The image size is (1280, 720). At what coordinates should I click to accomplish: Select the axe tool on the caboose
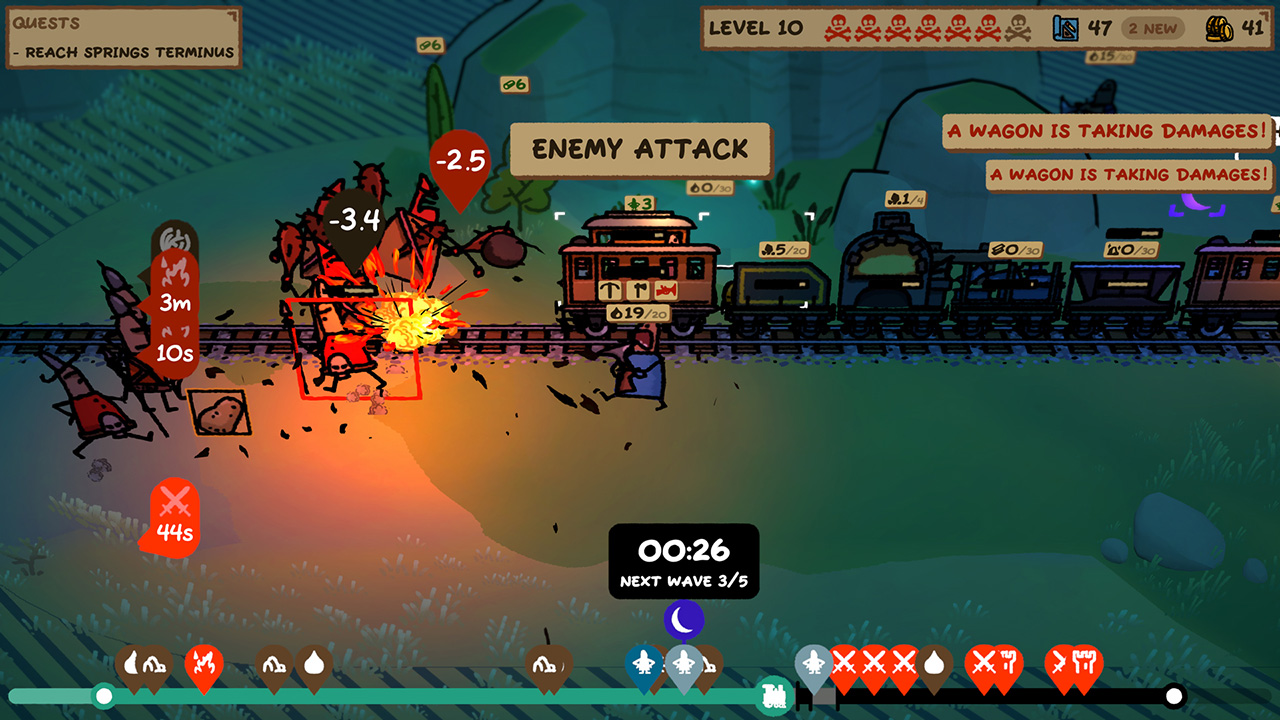pos(637,290)
